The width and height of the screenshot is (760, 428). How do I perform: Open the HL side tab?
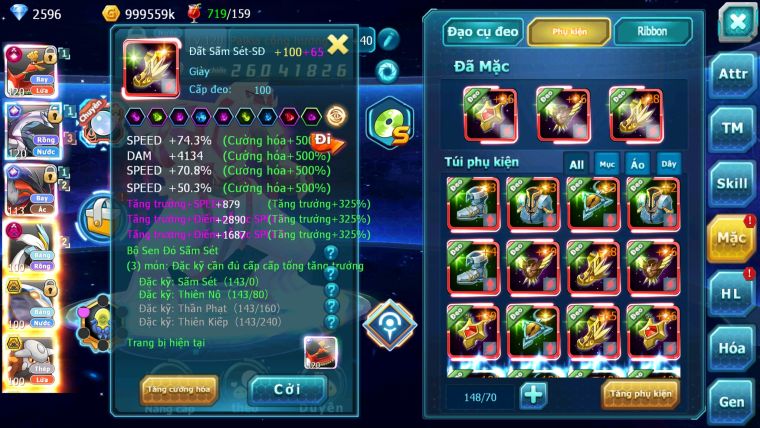(x=733, y=293)
